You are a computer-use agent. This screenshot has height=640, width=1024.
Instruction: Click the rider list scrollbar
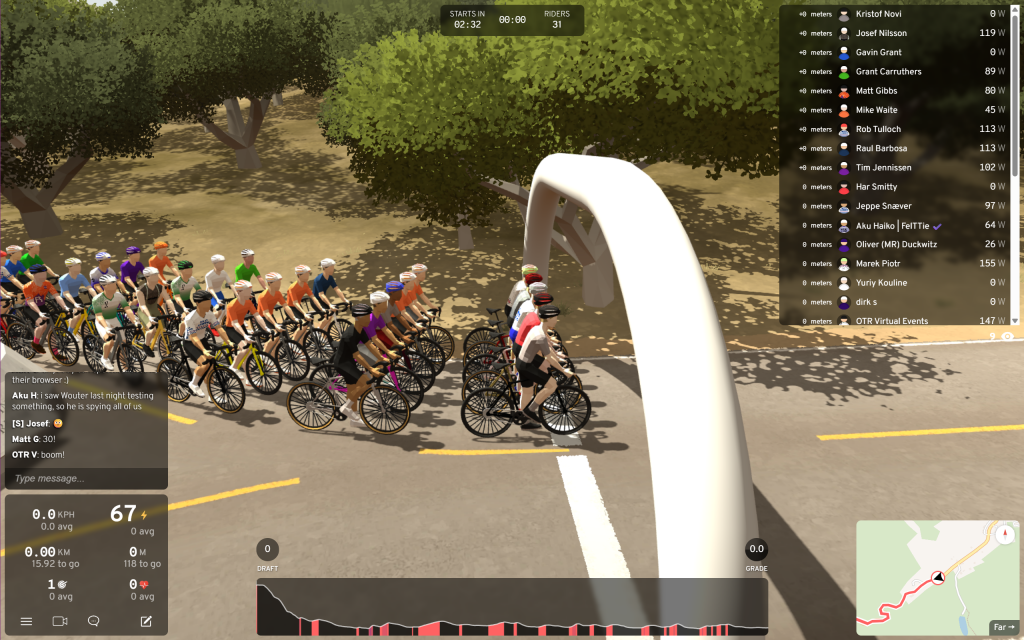pyautogui.click(x=1016, y=100)
